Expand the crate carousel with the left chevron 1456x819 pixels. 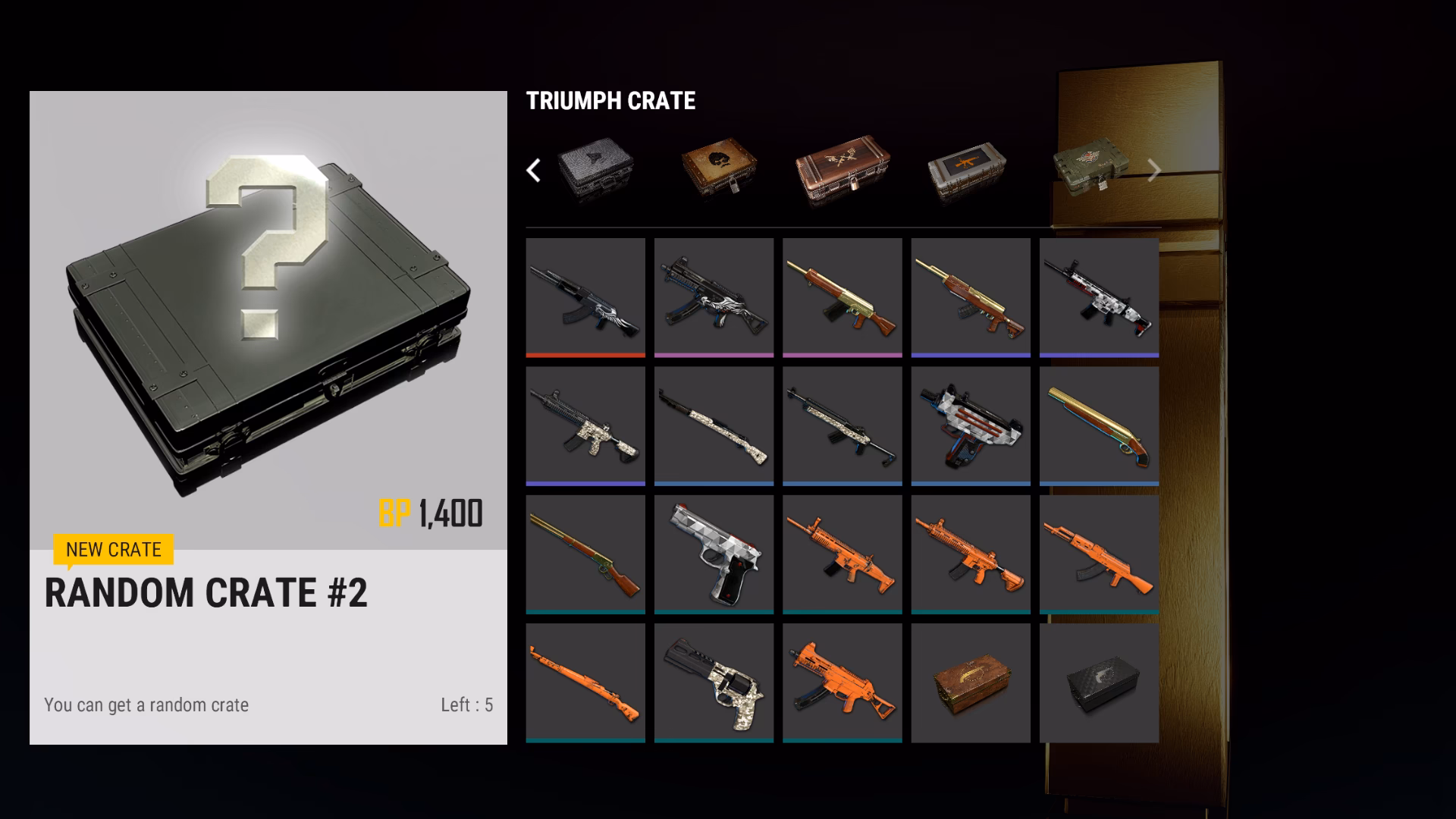tap(535, 171)
